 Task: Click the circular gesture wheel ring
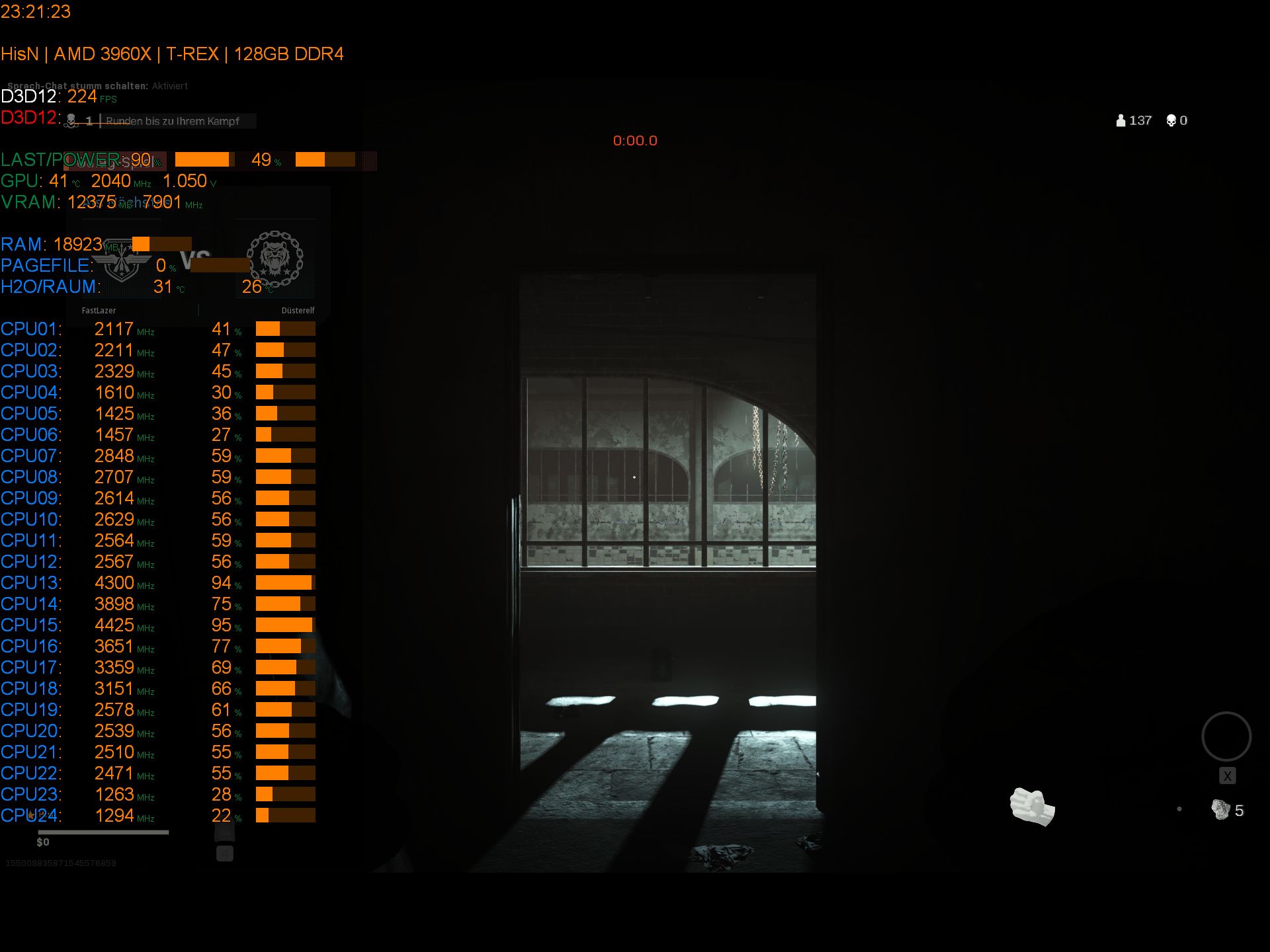click(1226, 736)
